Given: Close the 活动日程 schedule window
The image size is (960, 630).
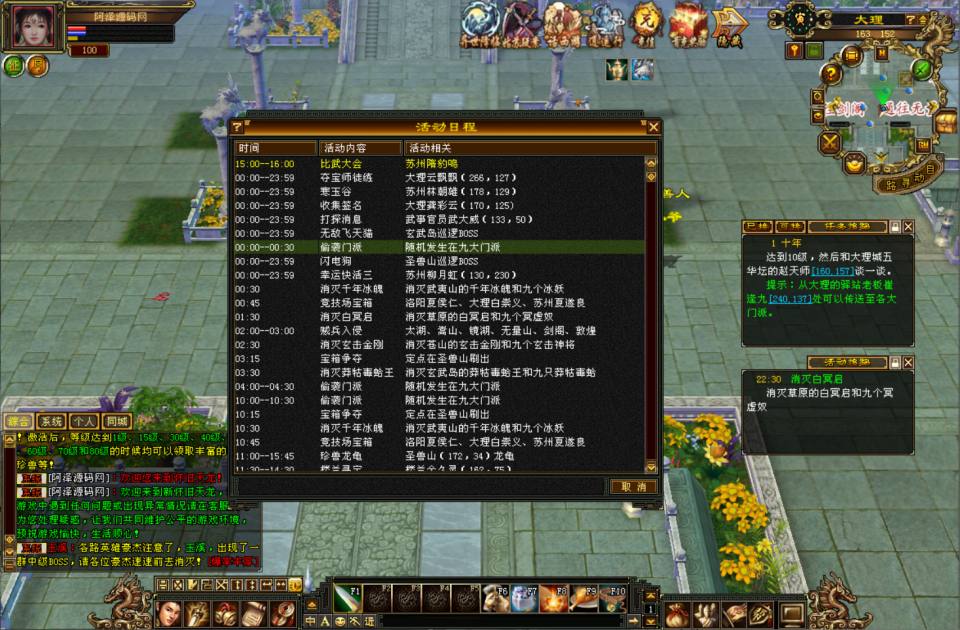Looking at the screenshot, I should pos(653,127).
